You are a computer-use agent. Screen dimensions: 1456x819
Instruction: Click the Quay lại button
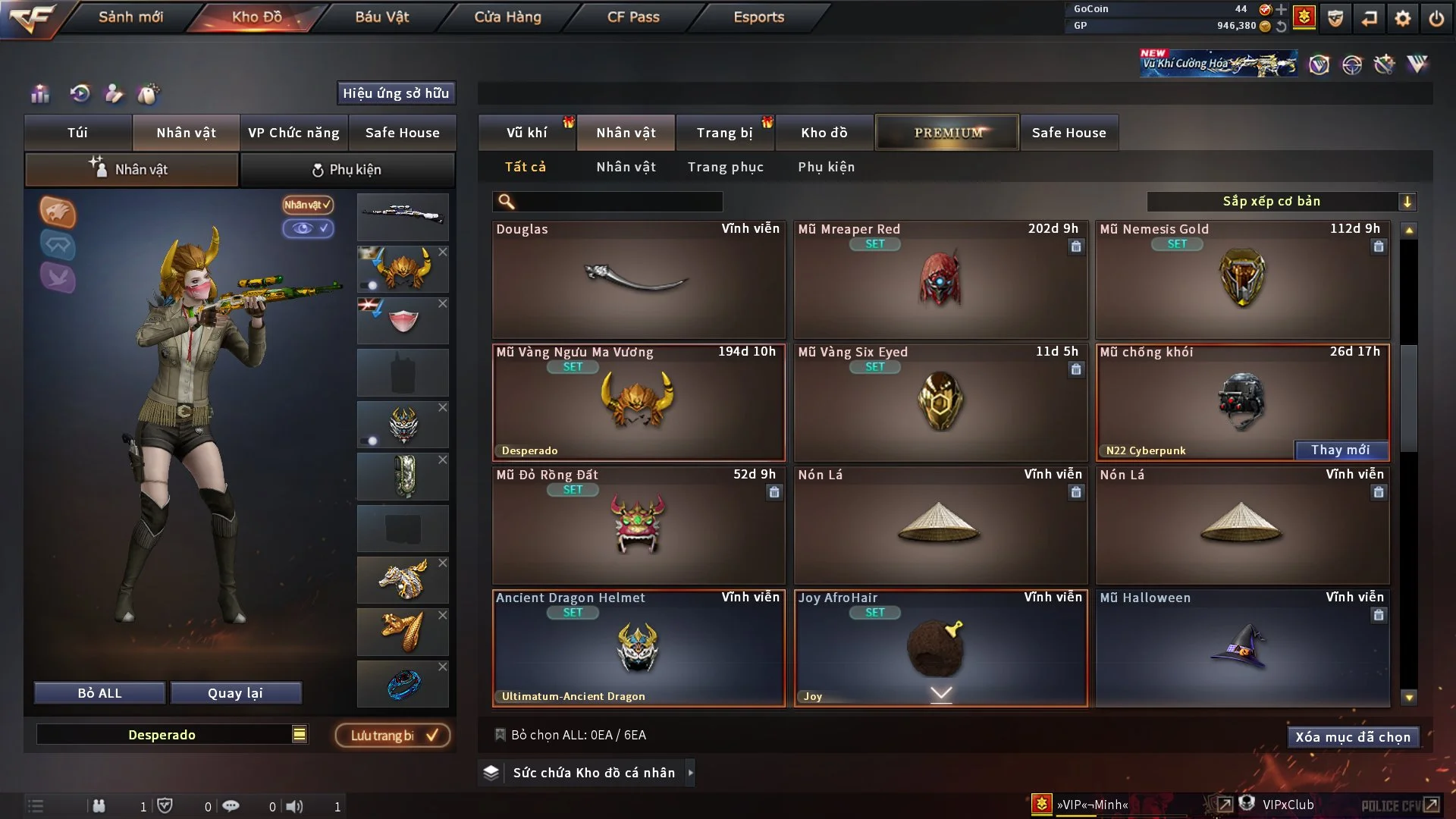(235, 693)
